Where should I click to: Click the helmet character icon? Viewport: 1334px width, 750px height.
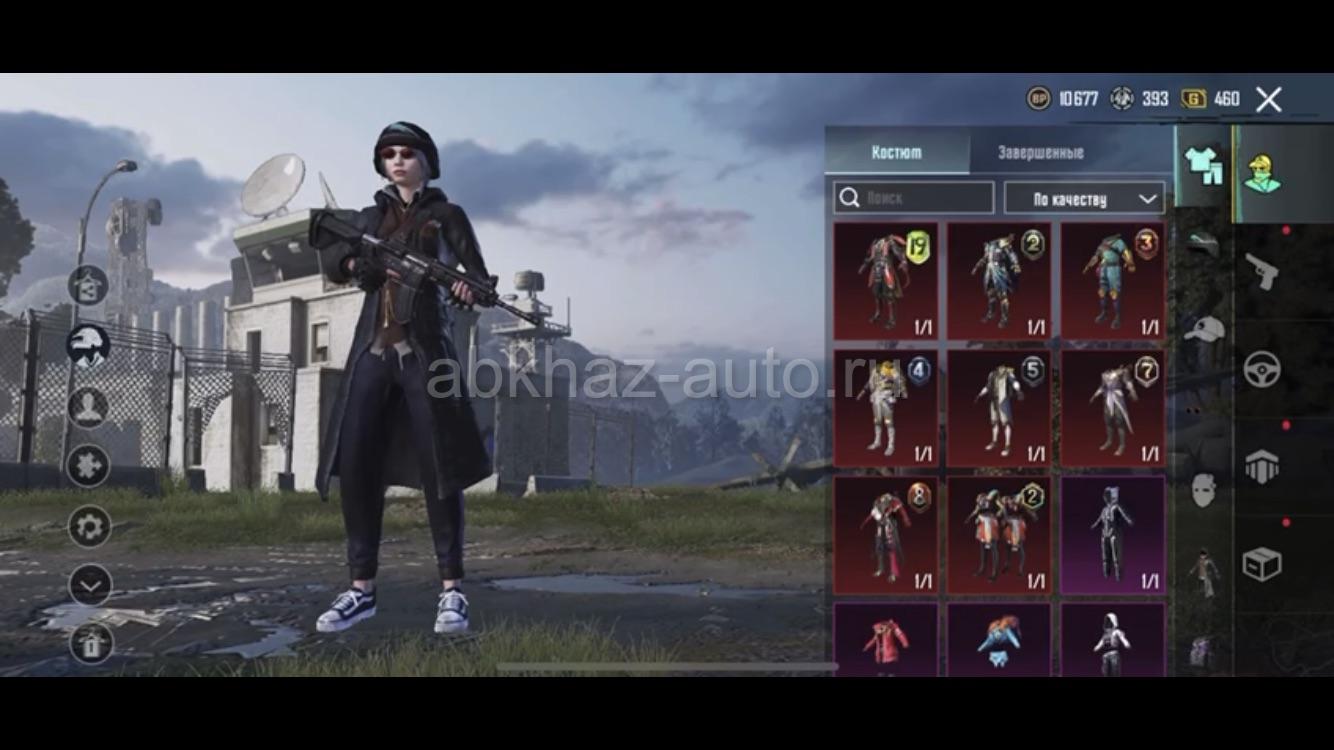click(x=89, y=345)
